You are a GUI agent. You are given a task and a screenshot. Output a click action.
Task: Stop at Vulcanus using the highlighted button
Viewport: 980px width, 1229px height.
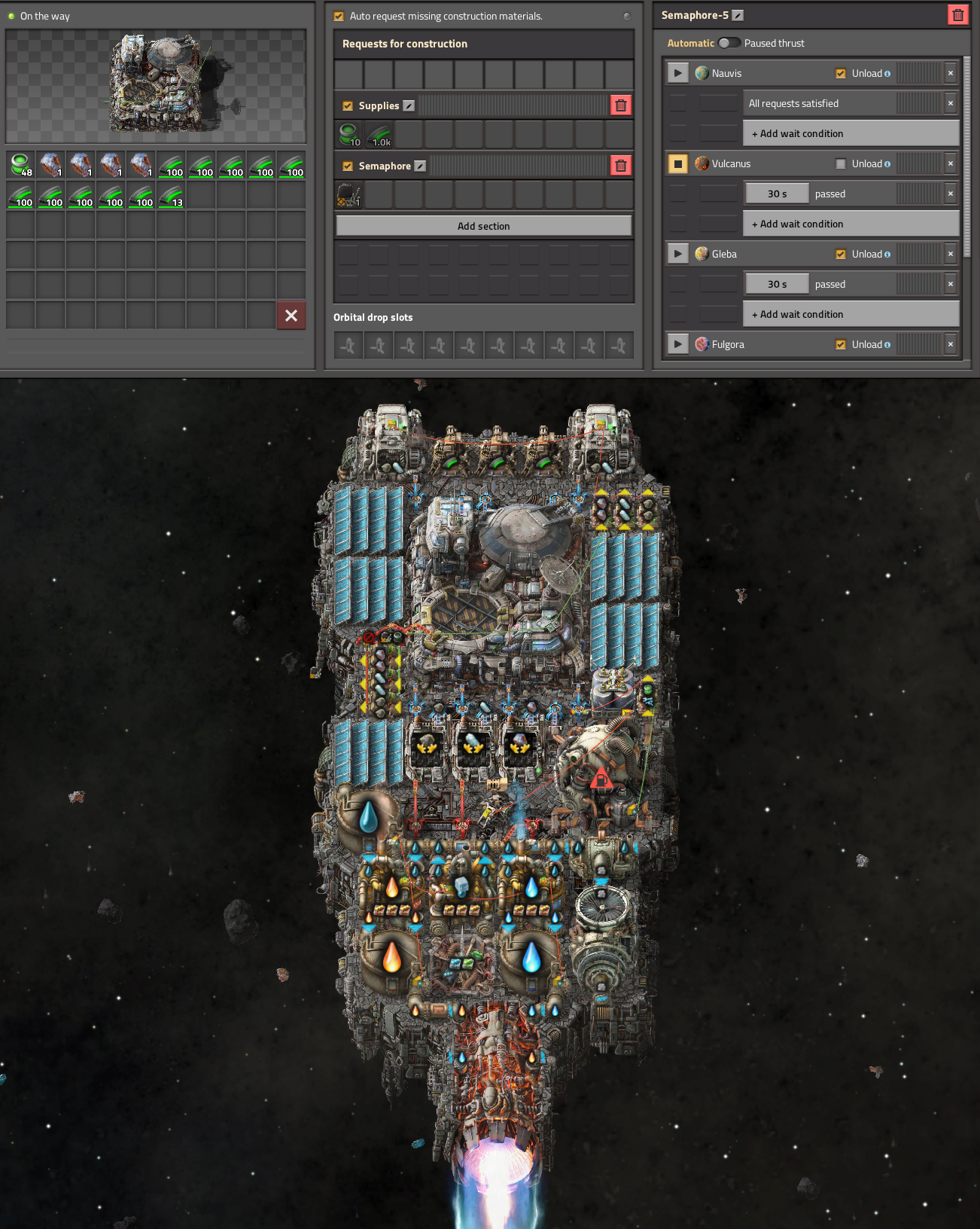[677, 163]
